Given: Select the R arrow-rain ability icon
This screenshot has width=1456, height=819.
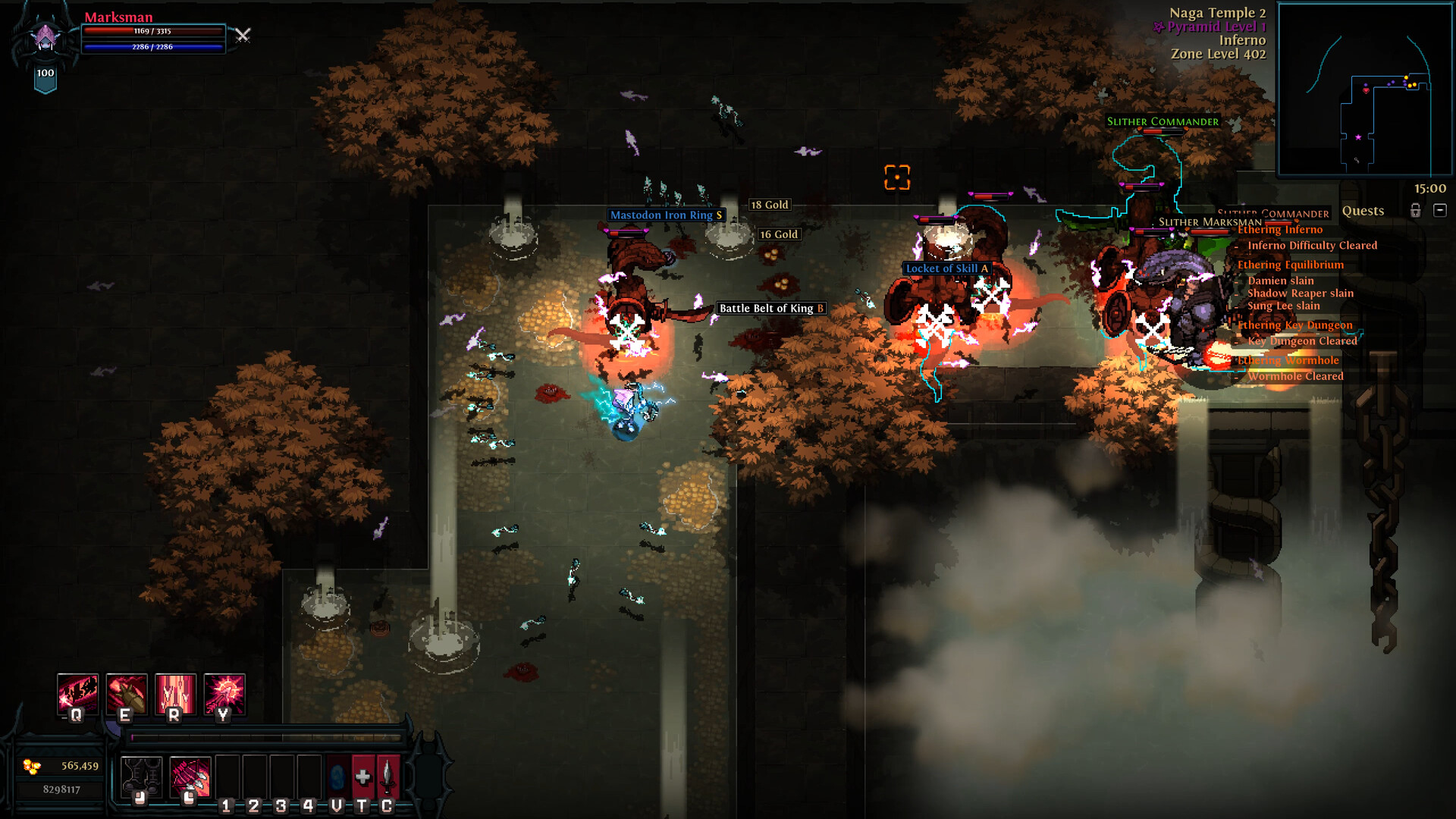Looking at the screenshot, I should tap(174, 694).
